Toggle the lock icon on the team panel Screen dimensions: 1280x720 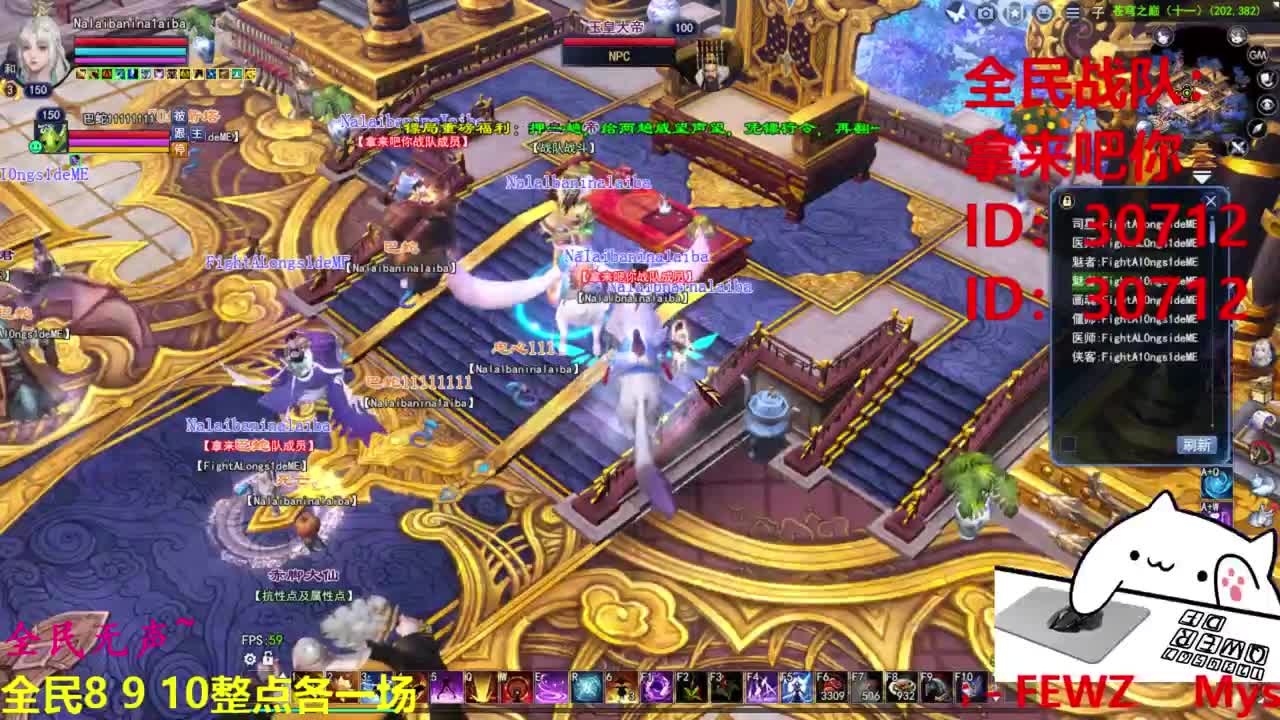click(1066, 201)
